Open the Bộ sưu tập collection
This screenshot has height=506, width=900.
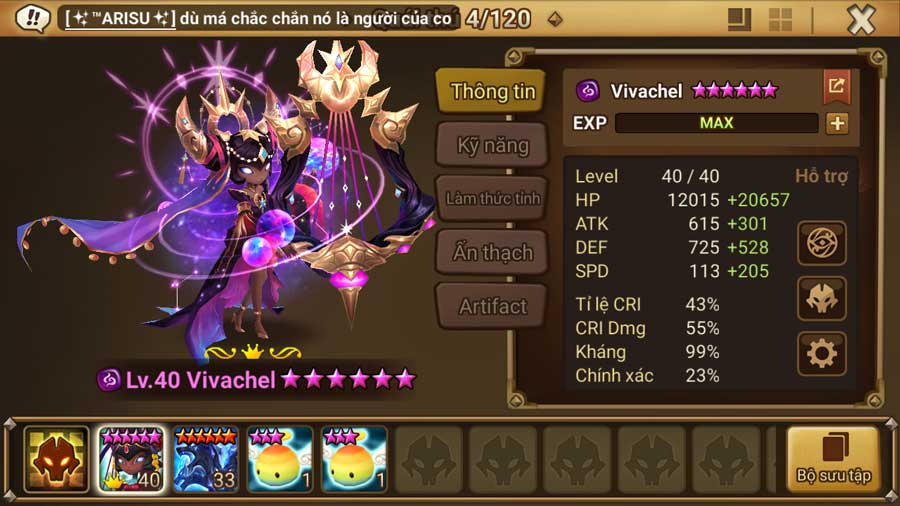(832, 459)
